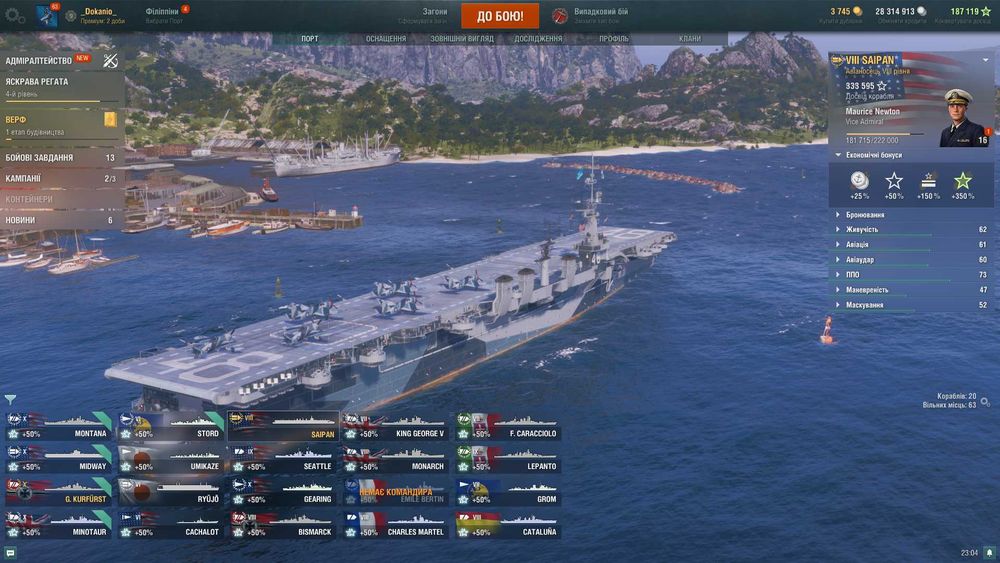Viewport: 1000px width, 563px height.
Task: Open the settings gear menu
Action: [14, 16]
